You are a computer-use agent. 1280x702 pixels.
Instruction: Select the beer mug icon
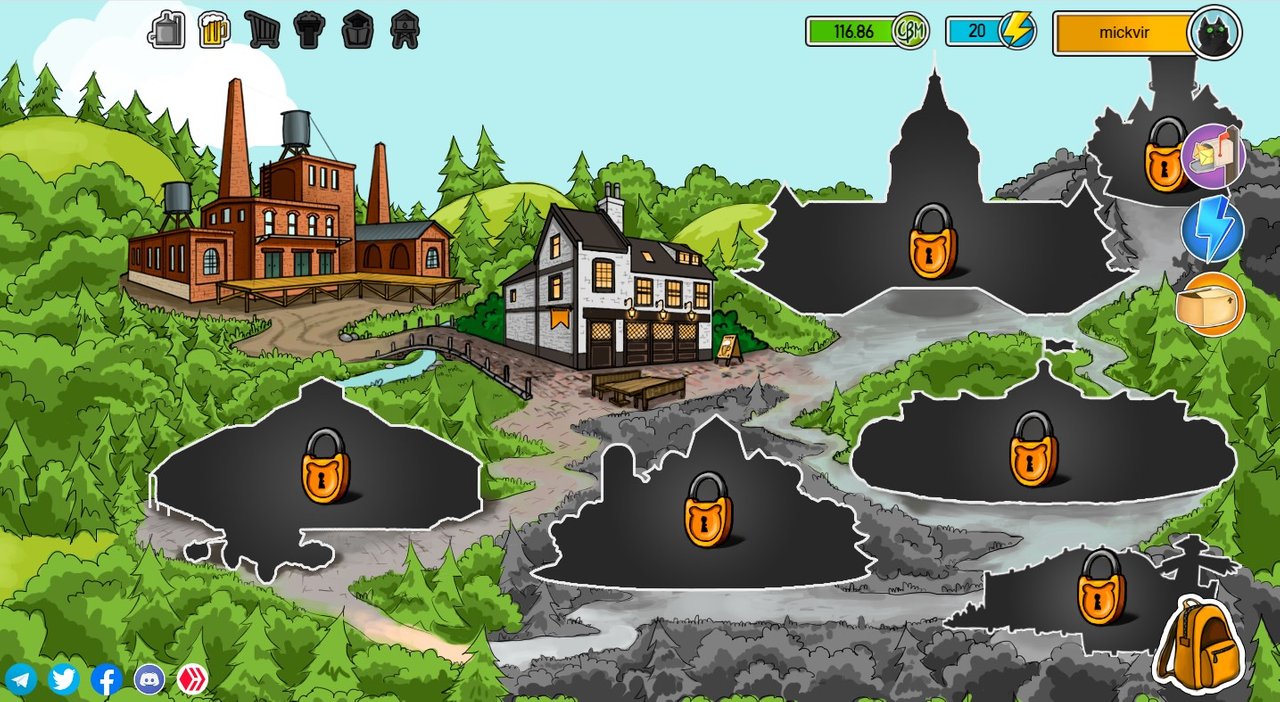(x=214, y=30)
